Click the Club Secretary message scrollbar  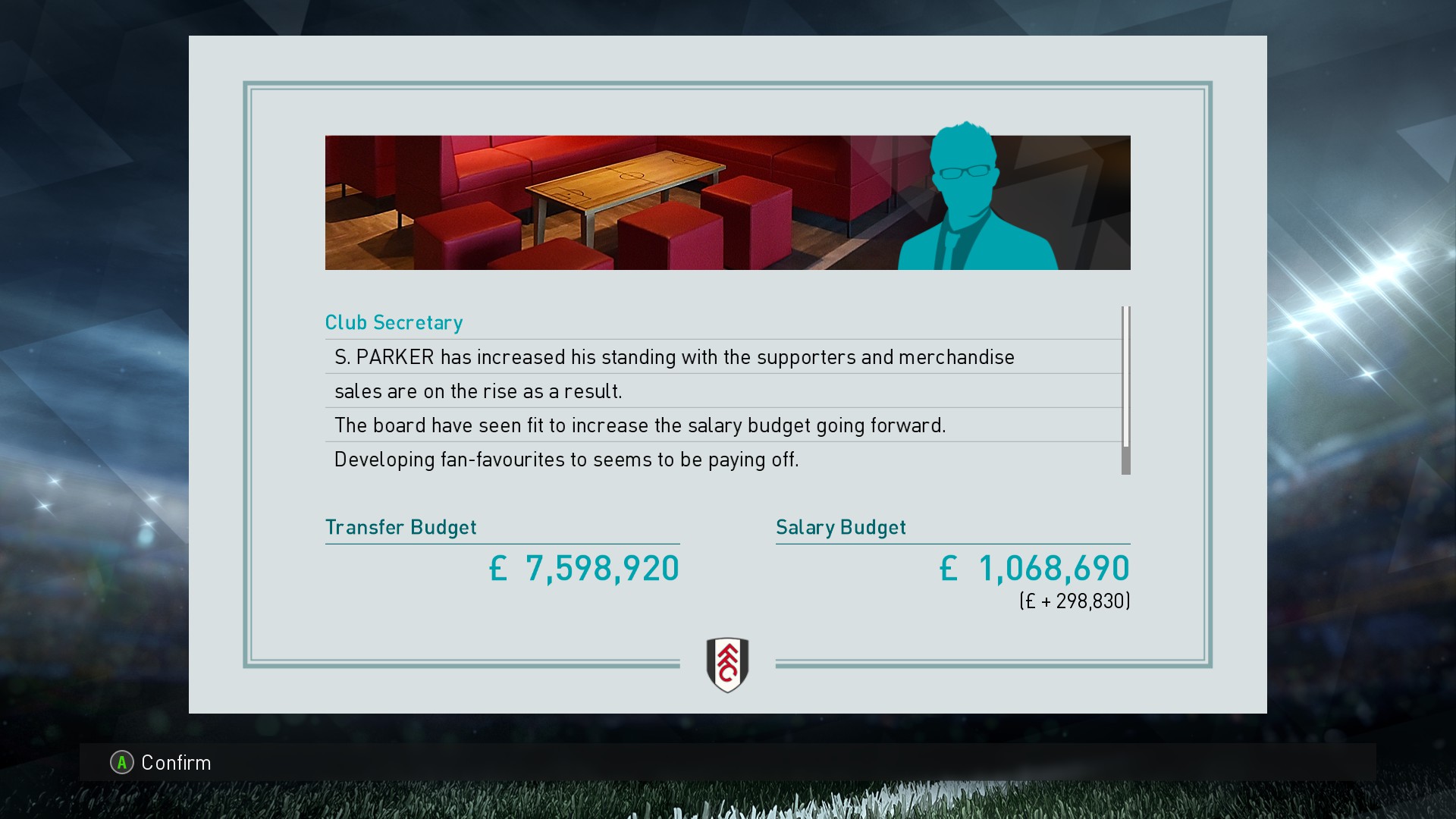(x=1126, y=391)
